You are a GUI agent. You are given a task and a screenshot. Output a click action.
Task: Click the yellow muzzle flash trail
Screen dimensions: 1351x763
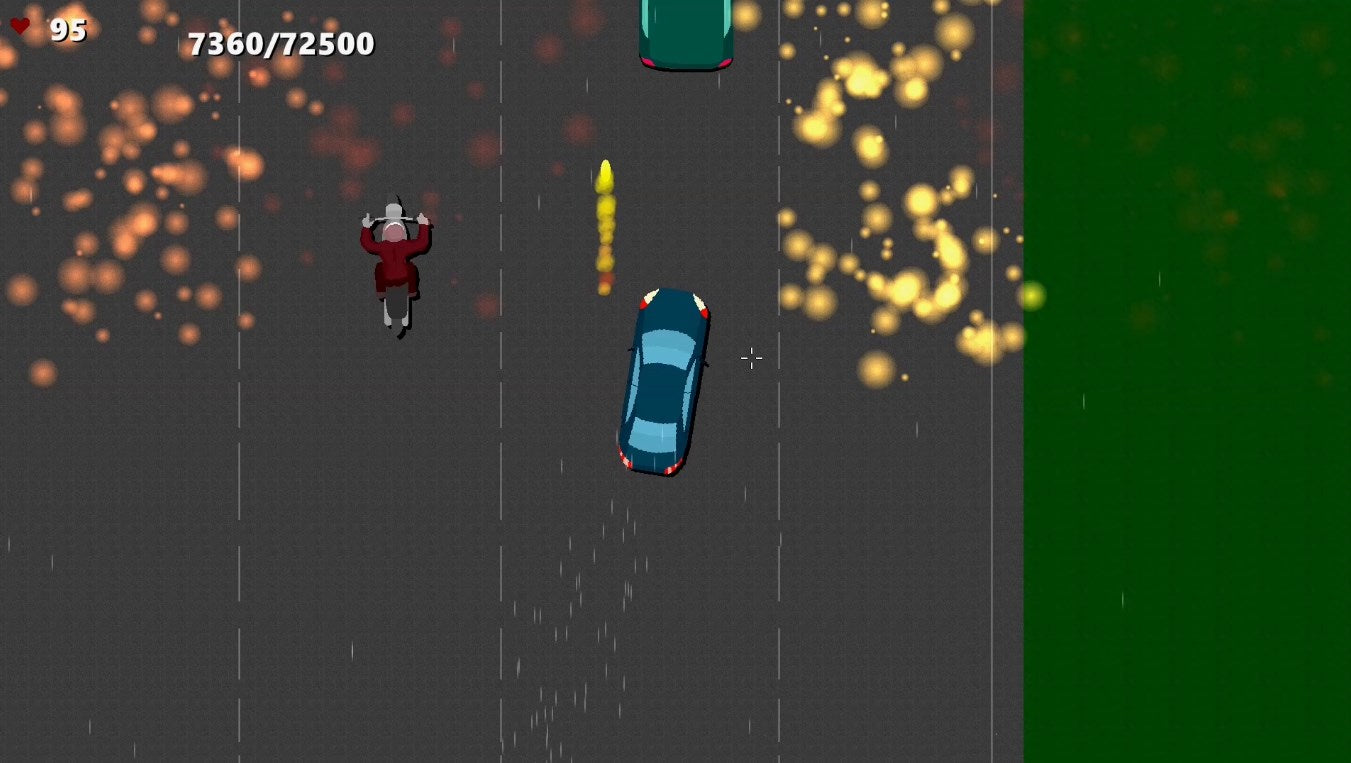tap(606, 220)
